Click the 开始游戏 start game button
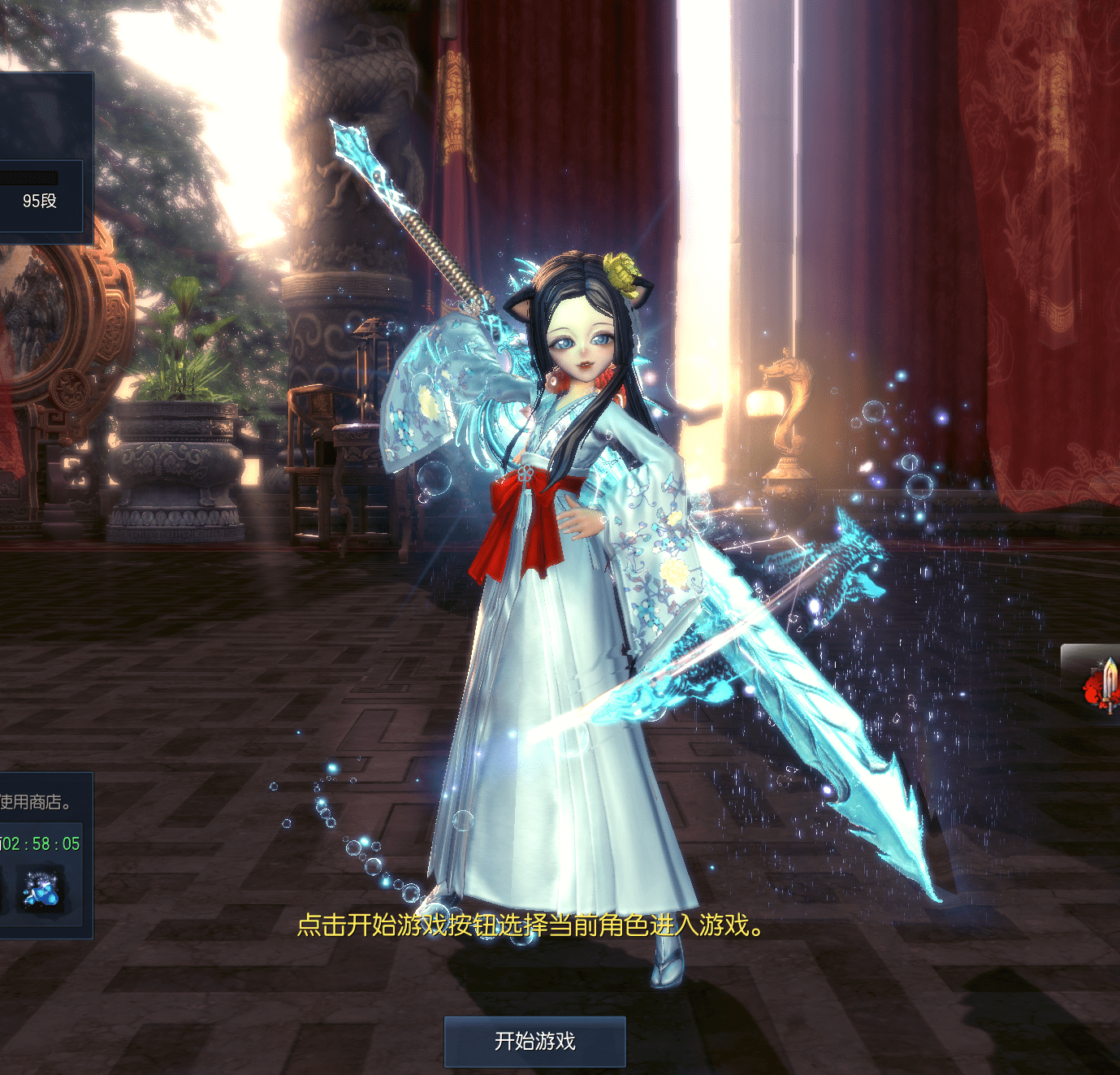Viewport: 1120px width, 1075px height. click(x=534, y=1041)
